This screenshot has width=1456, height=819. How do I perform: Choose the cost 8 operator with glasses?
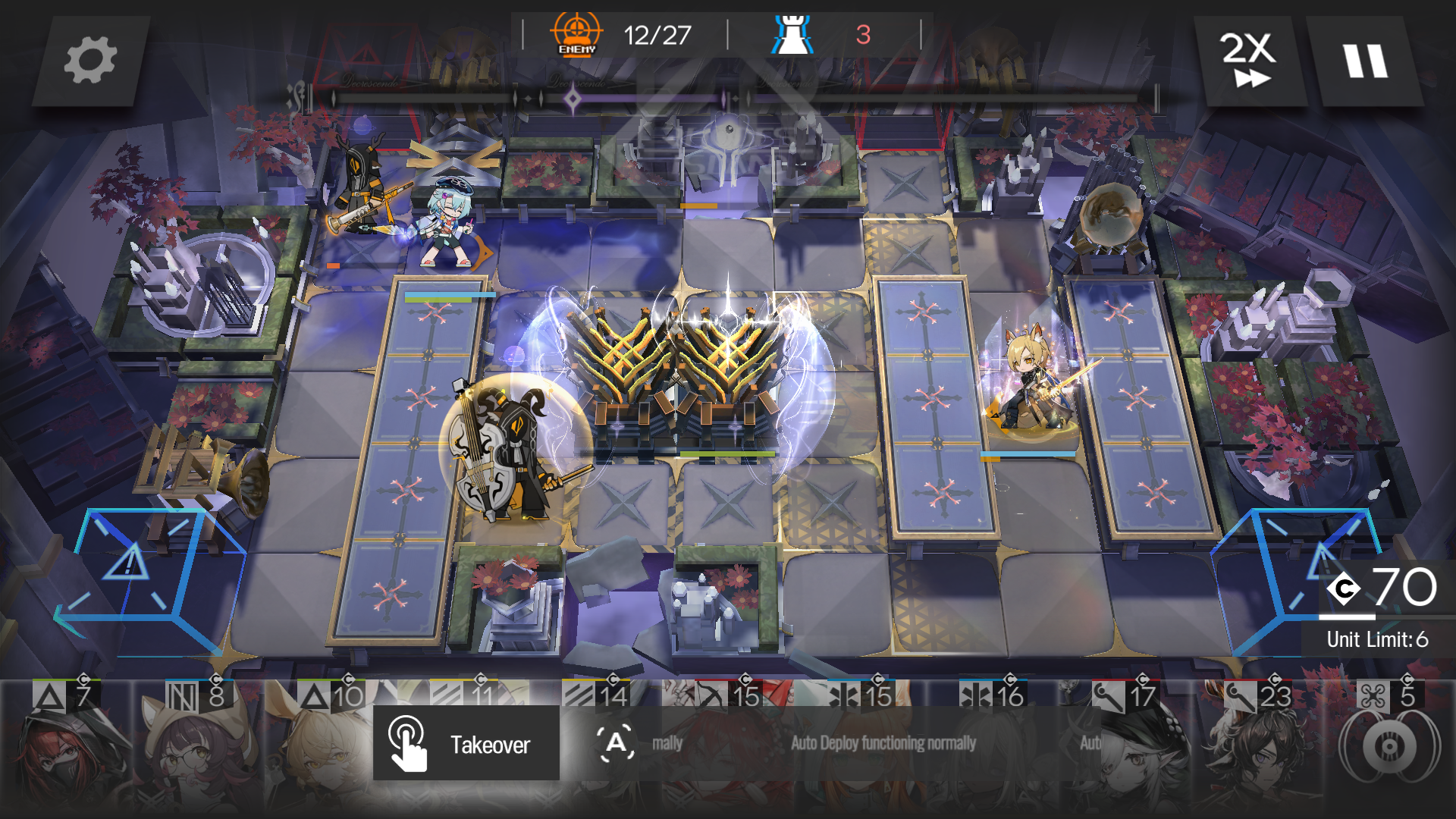point(199,751)
